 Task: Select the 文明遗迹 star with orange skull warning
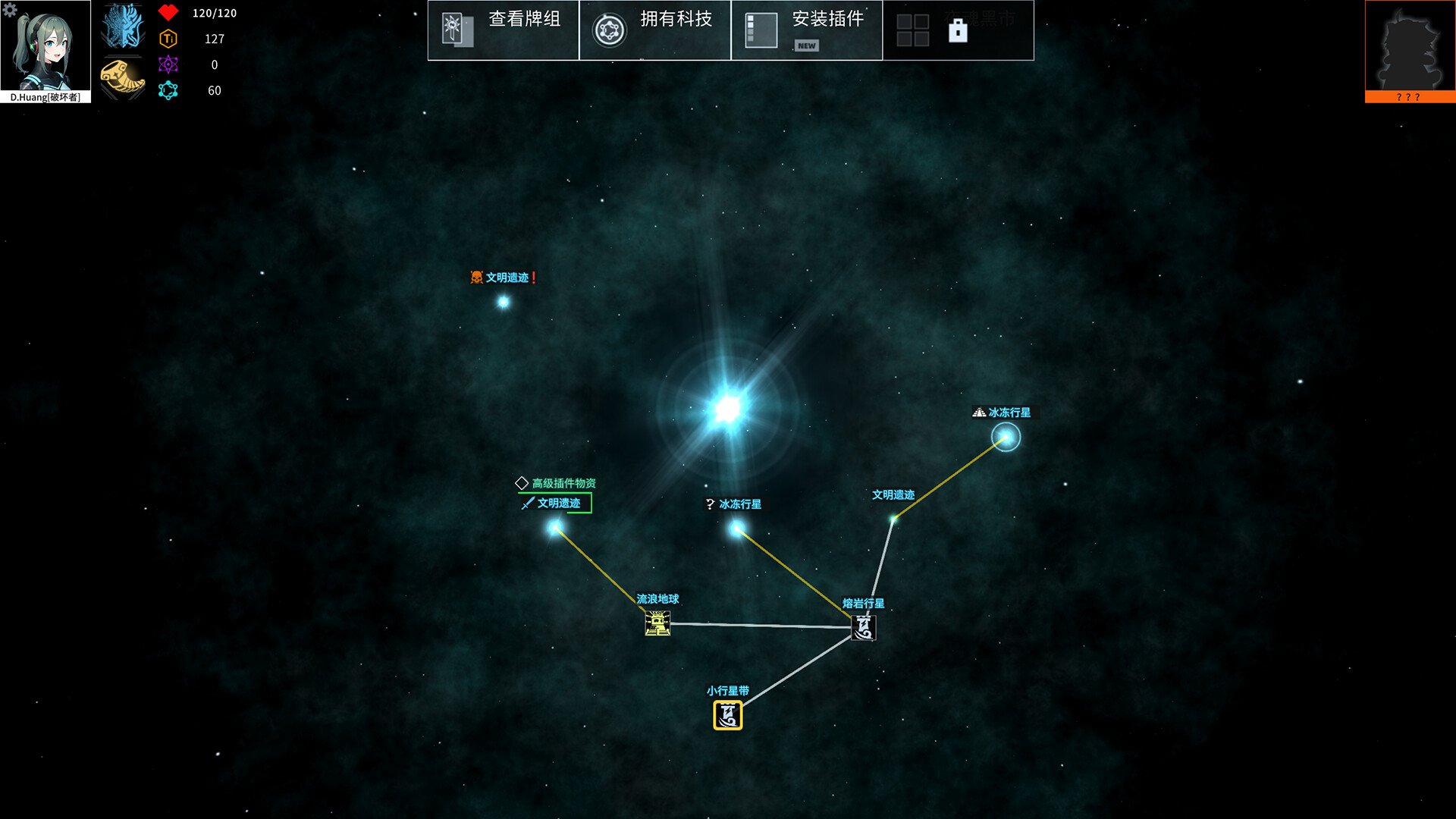pyautogui.click(x=503, y=302)
